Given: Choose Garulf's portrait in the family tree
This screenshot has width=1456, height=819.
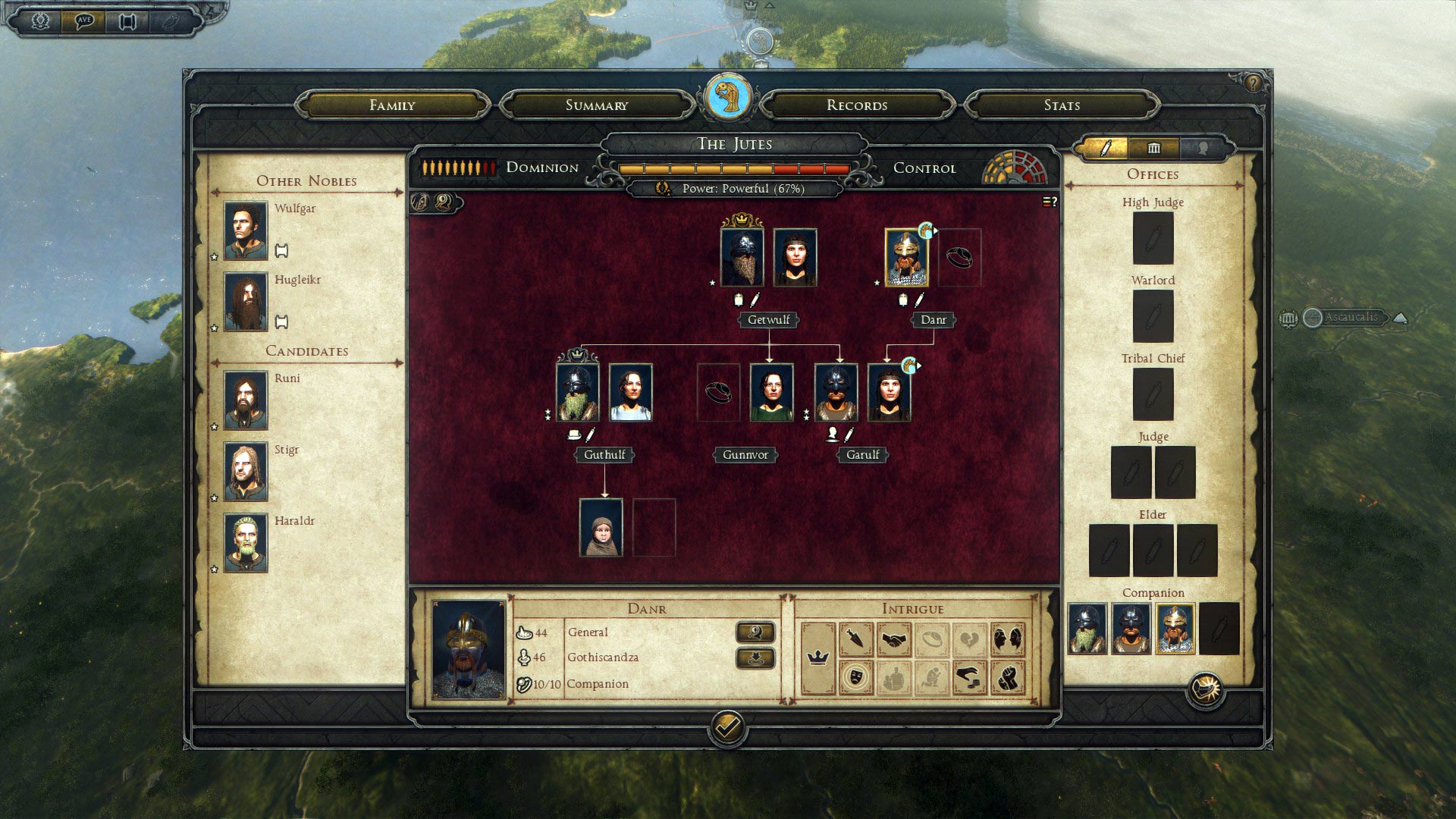Looking at the screenshot, I should tap(836, 393).
